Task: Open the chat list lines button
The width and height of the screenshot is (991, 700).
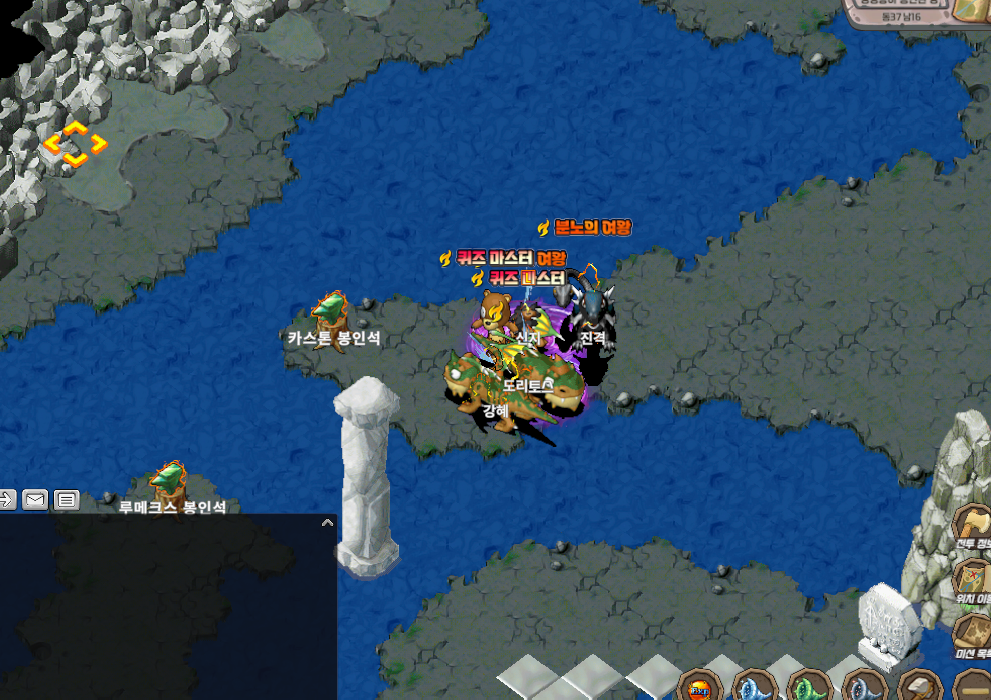Action: pyautogui.click(x=67, y=499)
